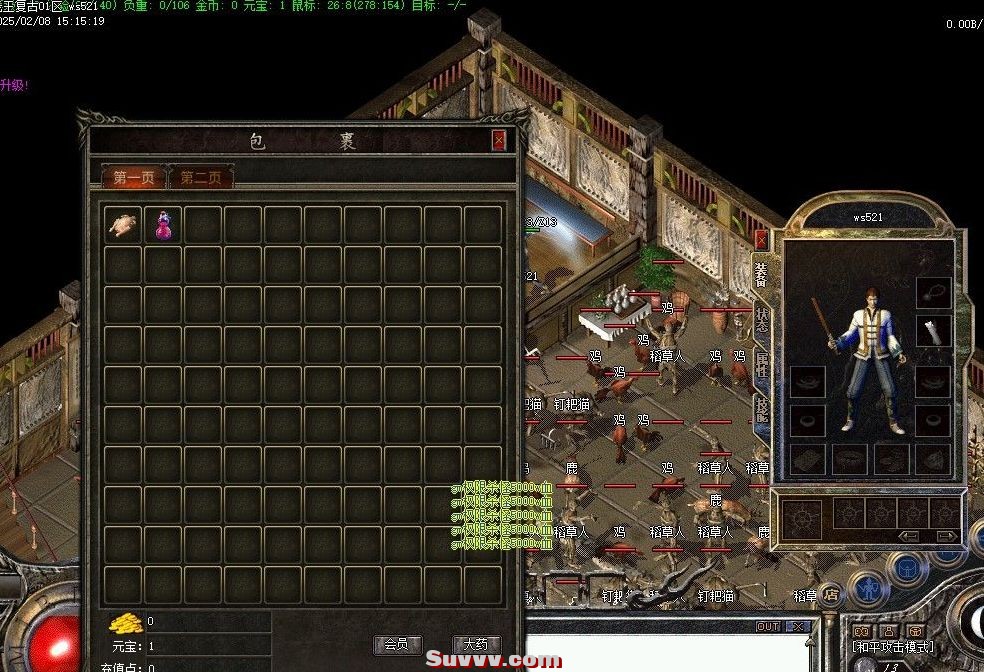
Task: Select the chicken meat item slot
Action: point(124,225)
